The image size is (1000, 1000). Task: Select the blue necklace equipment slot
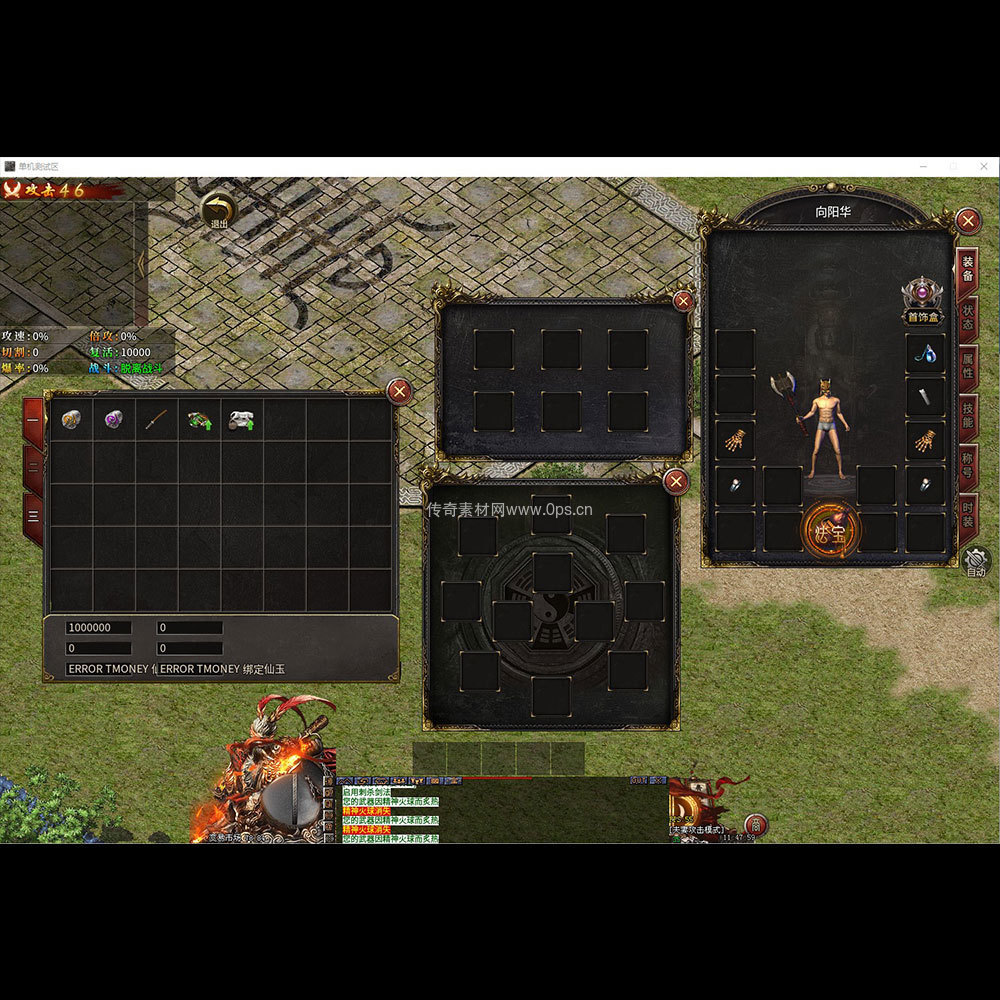click(x=926, y=353)
